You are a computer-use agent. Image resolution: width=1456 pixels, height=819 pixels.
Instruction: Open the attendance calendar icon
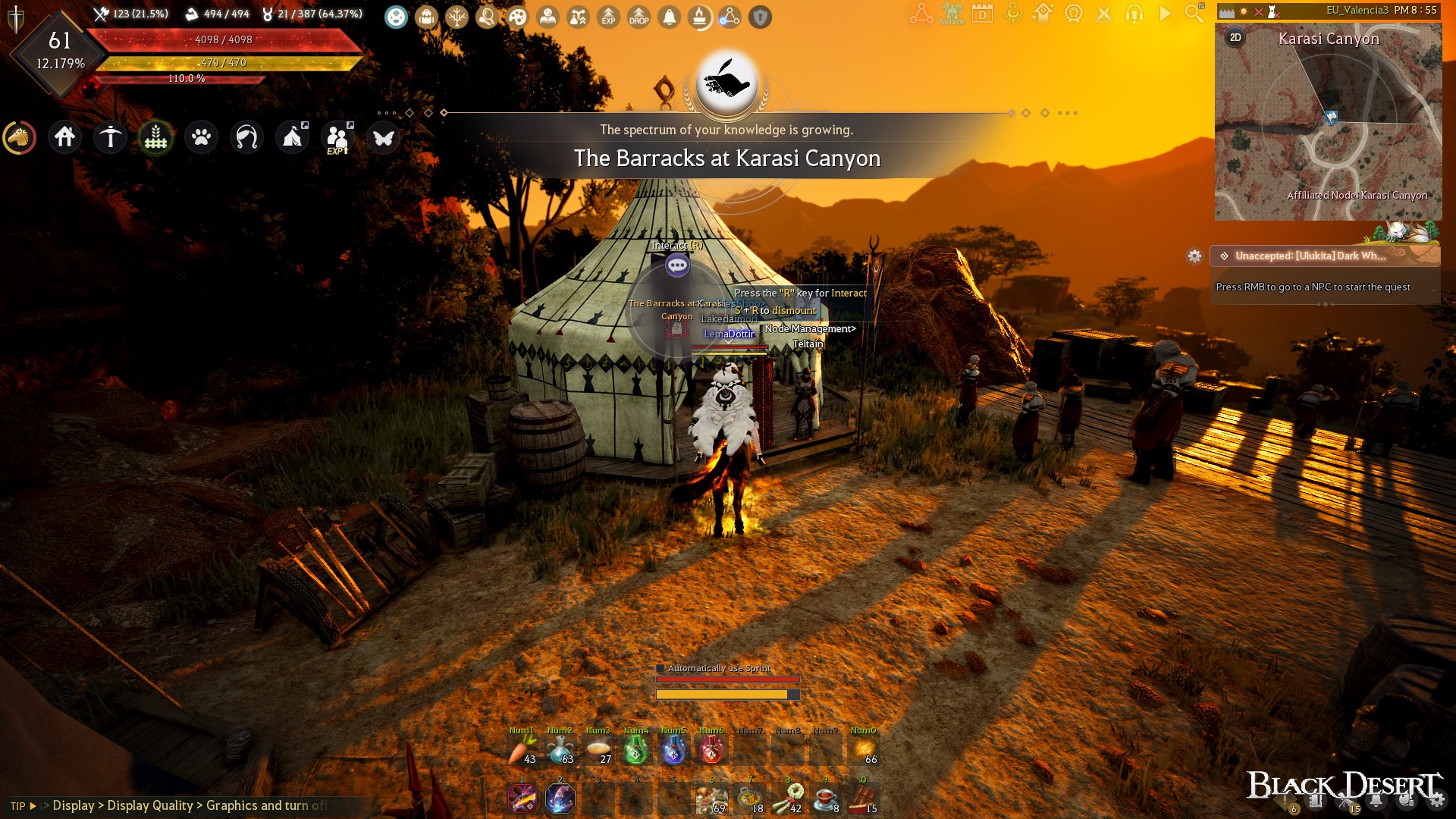[984, 14]
